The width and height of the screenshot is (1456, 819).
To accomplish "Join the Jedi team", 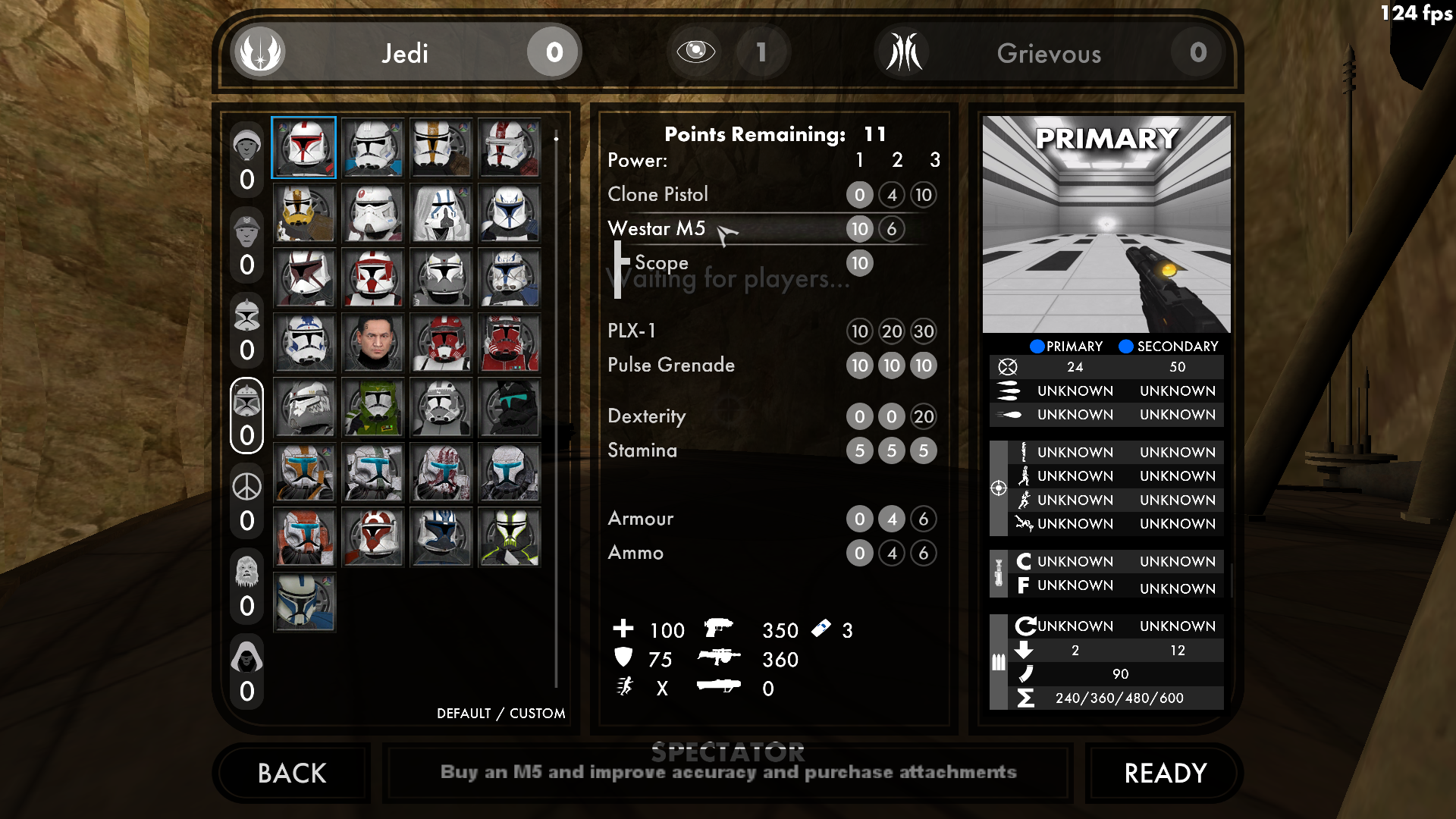I will pos(405,52).
